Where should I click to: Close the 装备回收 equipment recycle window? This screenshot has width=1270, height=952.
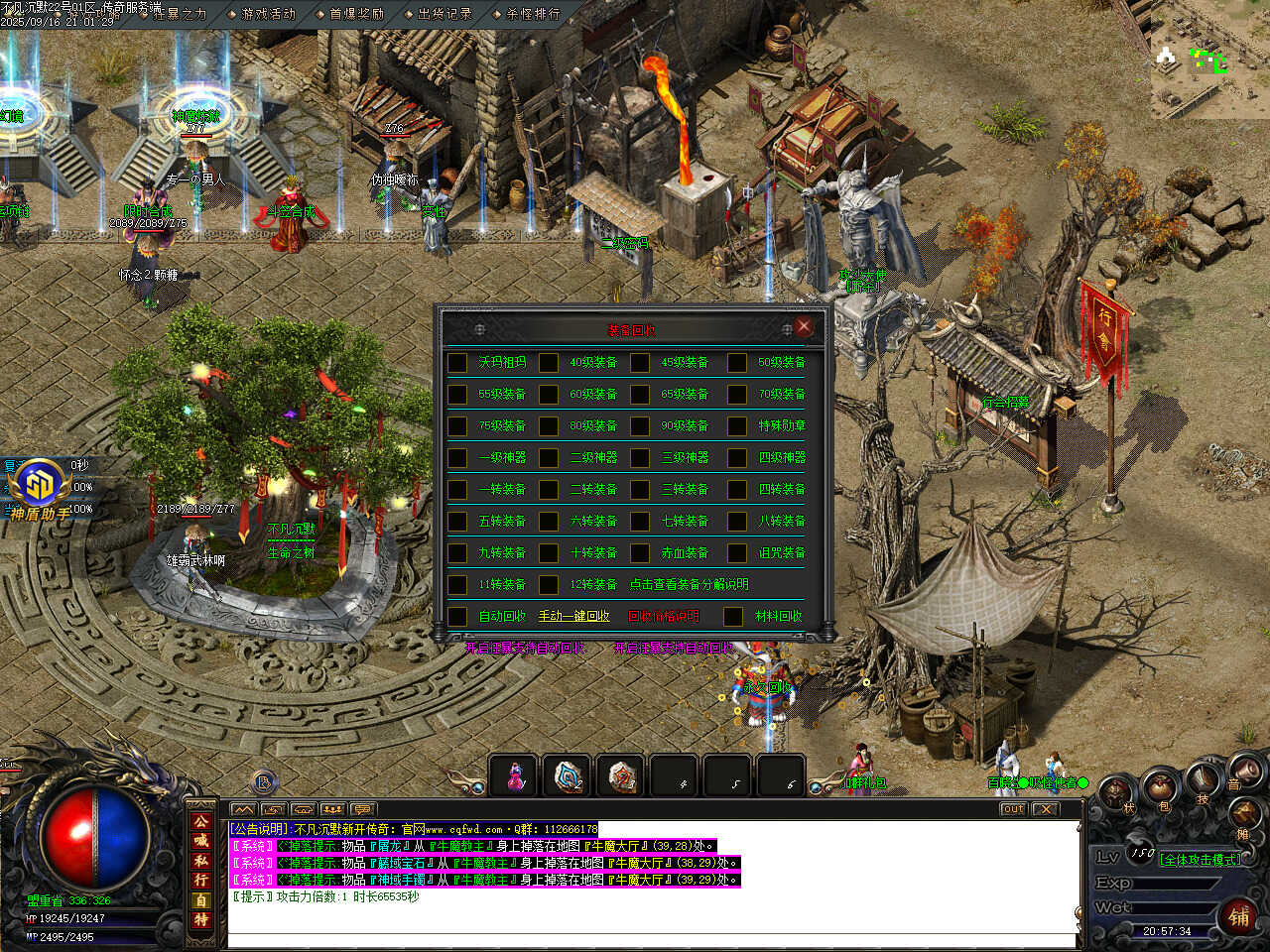(804, 327)
